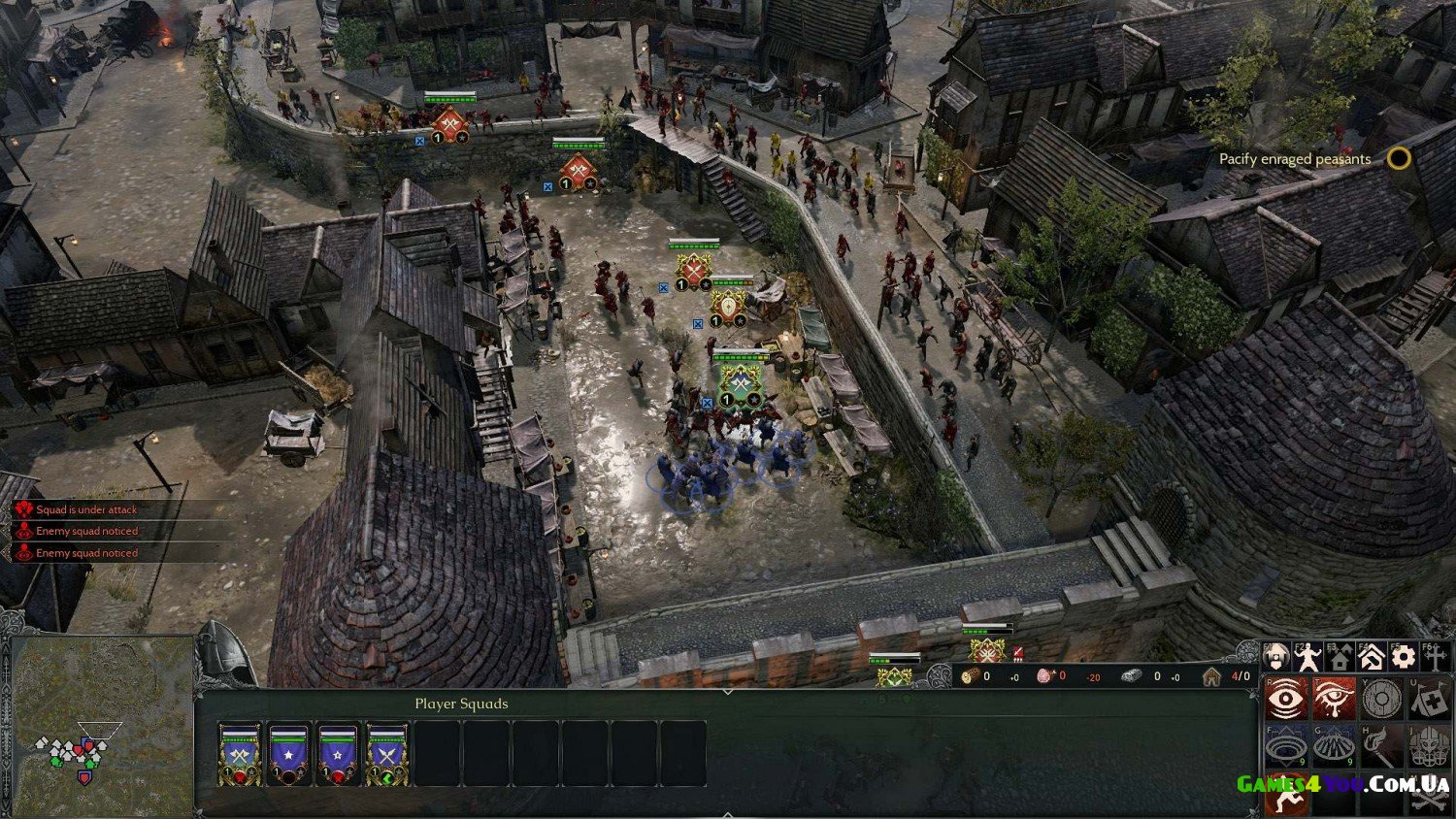Use the burning torch ability
Viewport: 1456px width, 819px height.
pyautogui.click(x=1381, y=746)
